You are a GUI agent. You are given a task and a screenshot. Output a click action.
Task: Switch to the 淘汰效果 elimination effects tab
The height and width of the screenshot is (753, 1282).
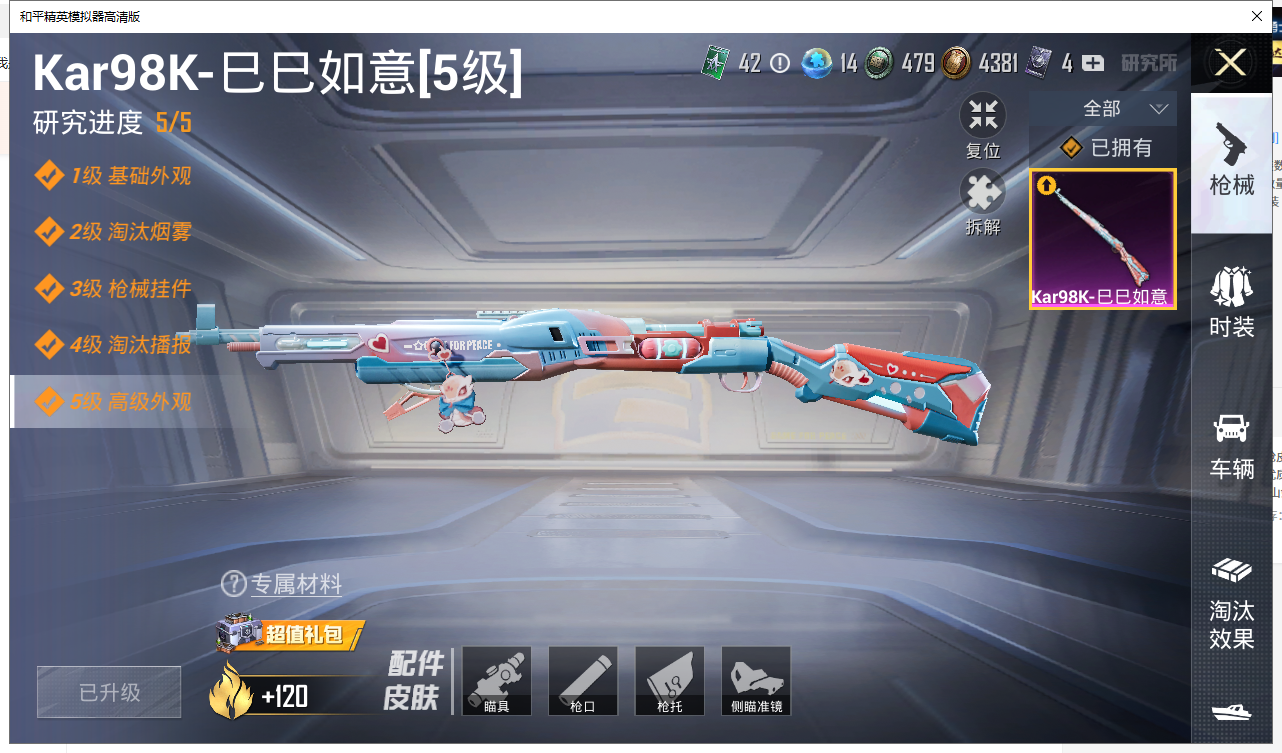point(1231,602)
